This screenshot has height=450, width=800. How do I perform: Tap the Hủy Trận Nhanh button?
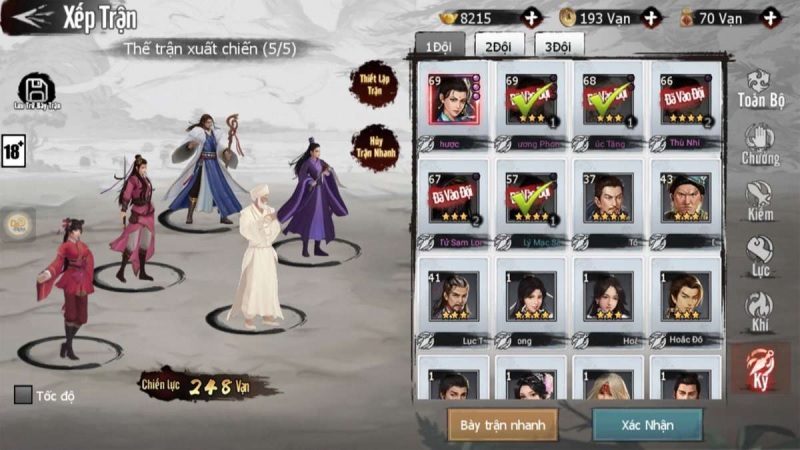click(374, 148)
